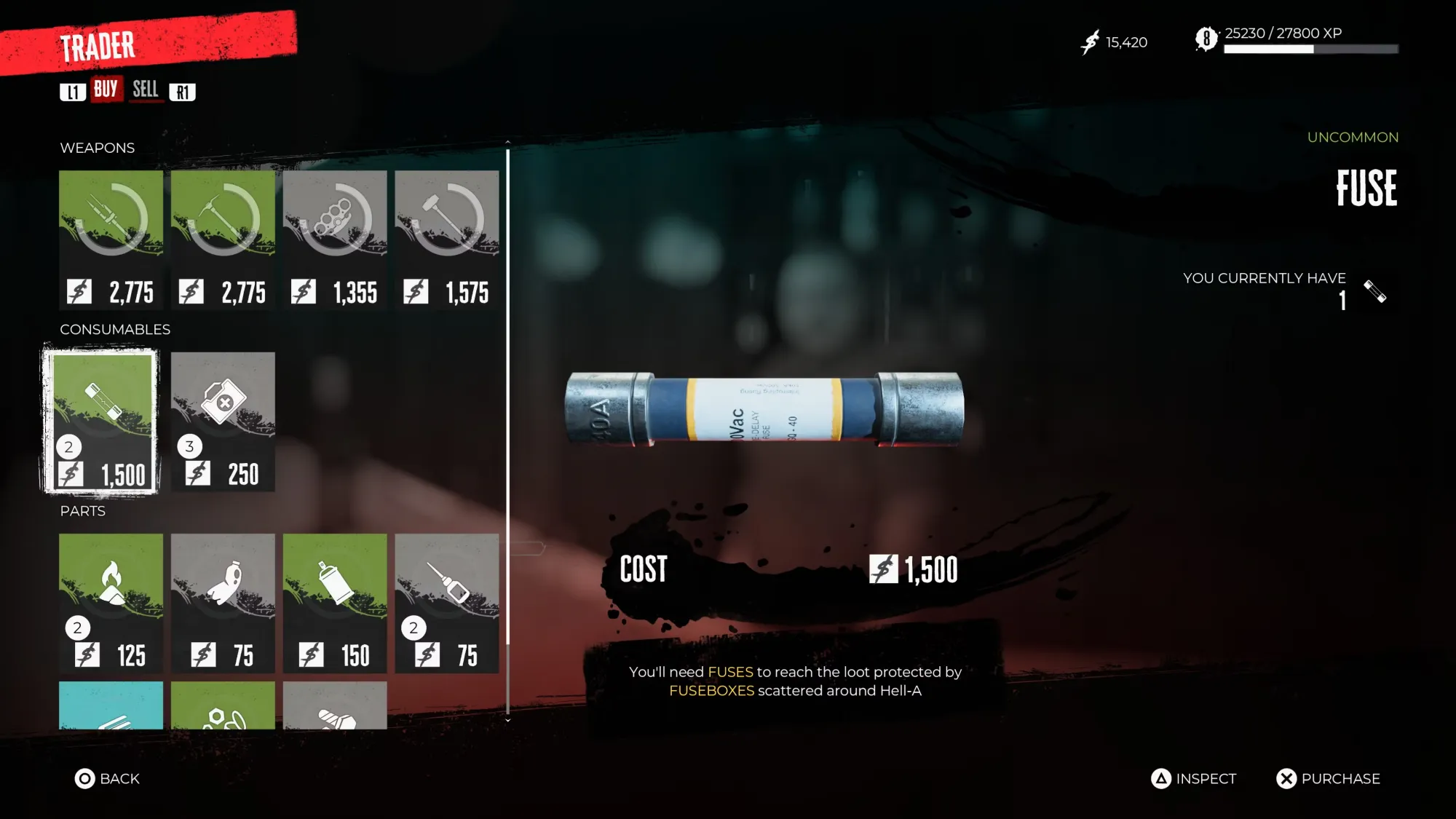Pick the nuts and bolts part tile
The image size is (1456, 819).
[223, 705]
